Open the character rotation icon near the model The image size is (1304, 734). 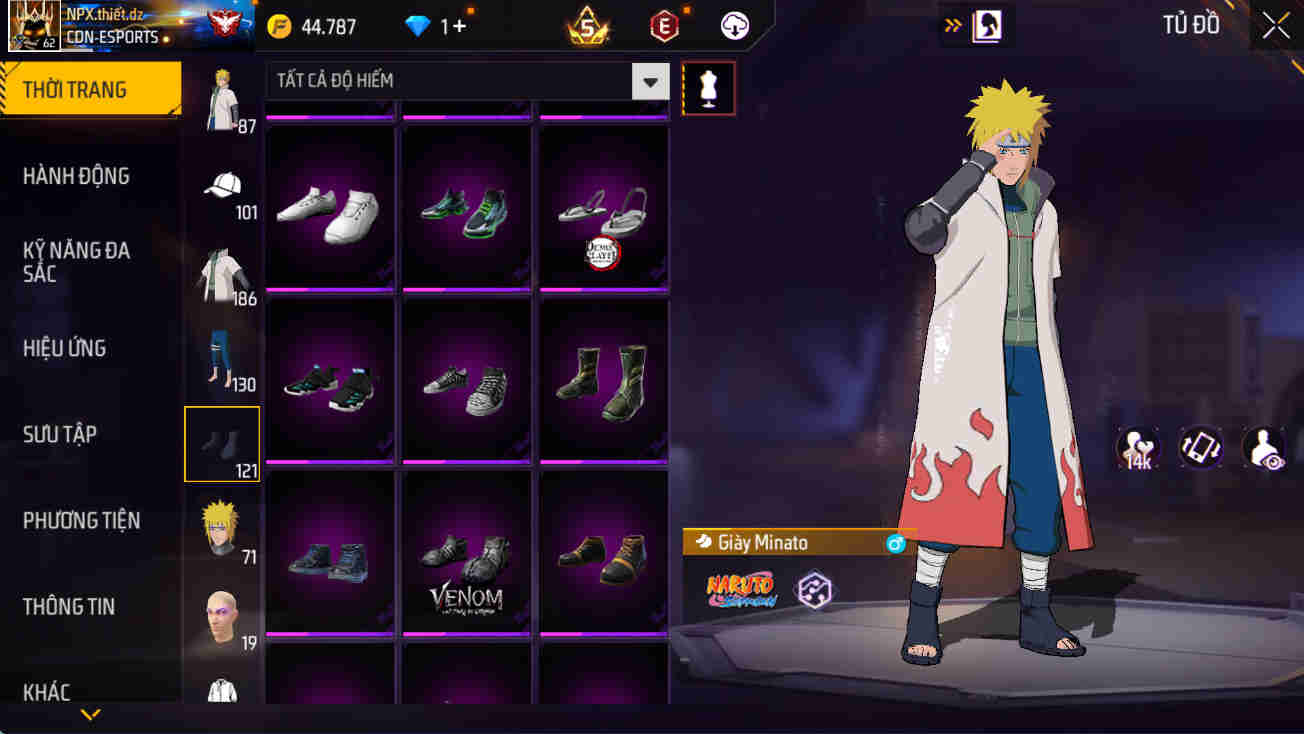1201,447
